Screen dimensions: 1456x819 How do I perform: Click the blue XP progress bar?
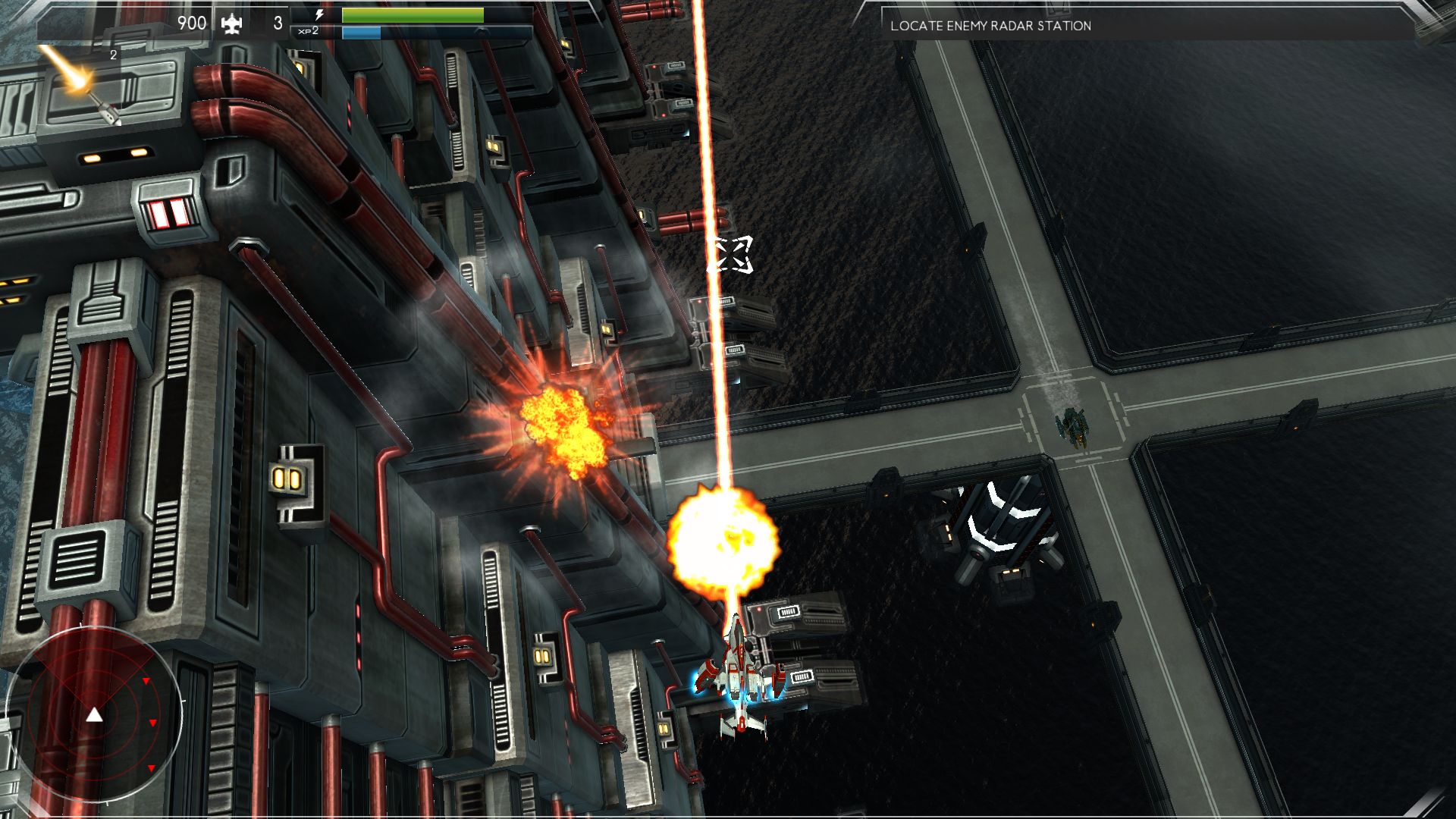pos(362,33)
